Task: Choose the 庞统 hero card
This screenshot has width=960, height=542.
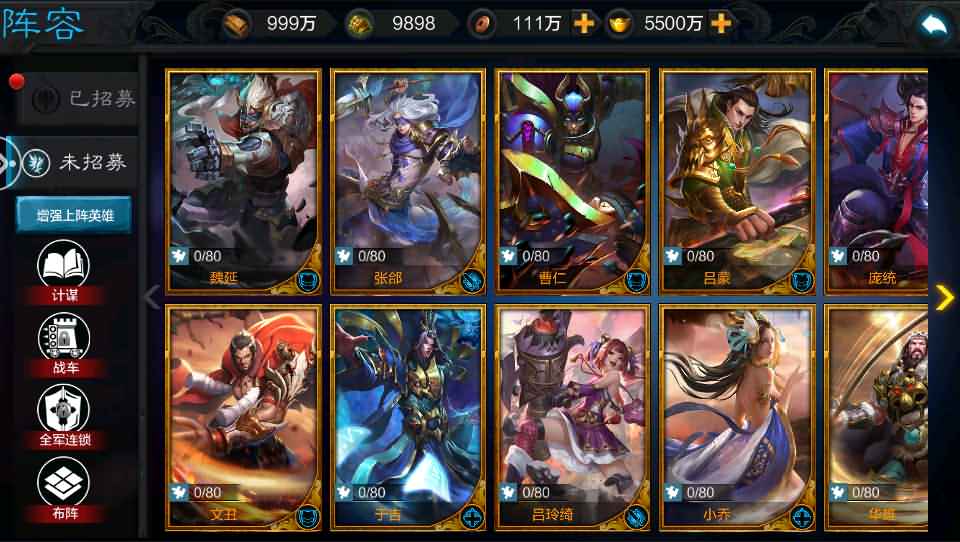Action: tap(876, 181)
